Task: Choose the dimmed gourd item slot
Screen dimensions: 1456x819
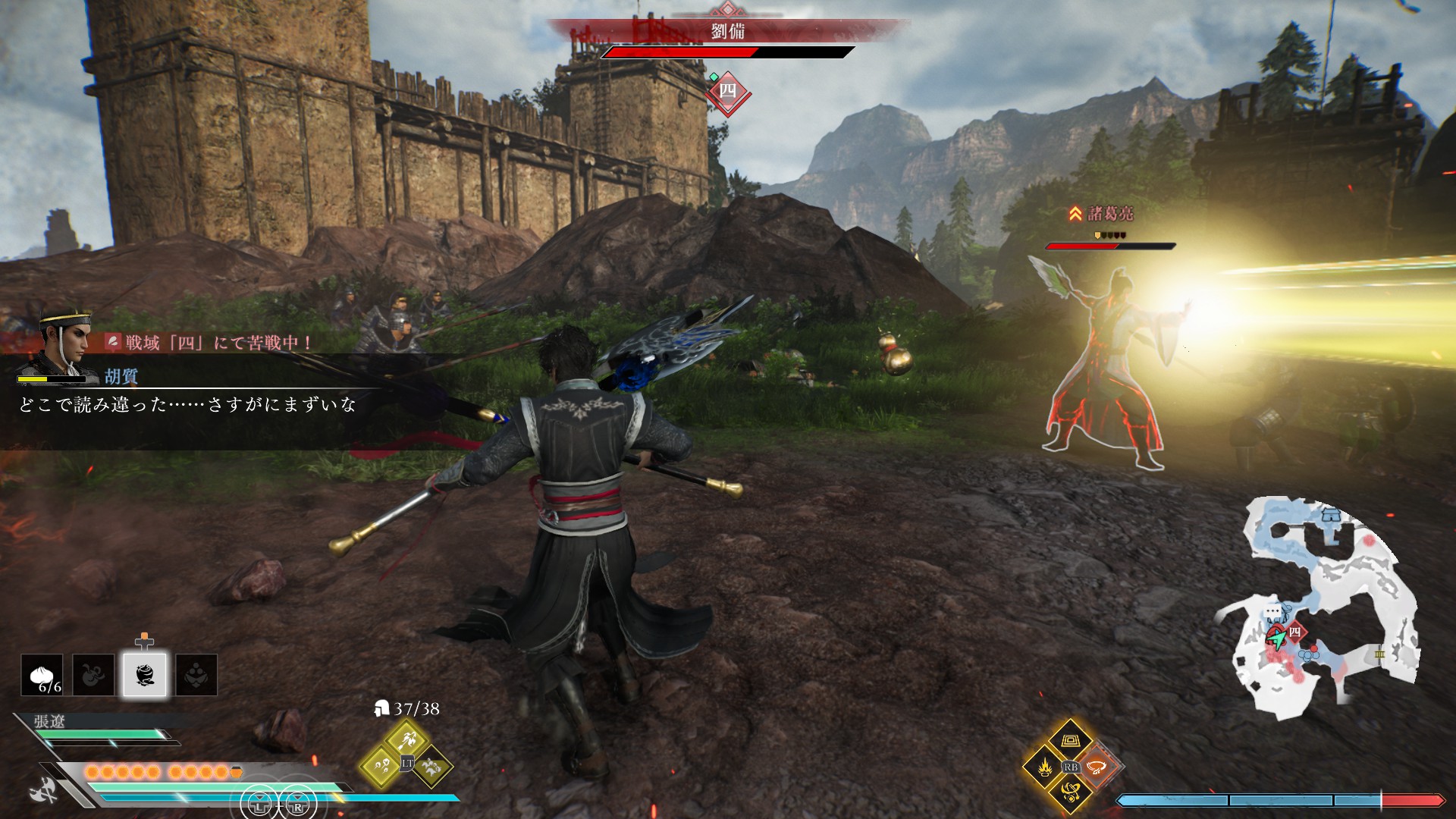Action: [93, 675]
